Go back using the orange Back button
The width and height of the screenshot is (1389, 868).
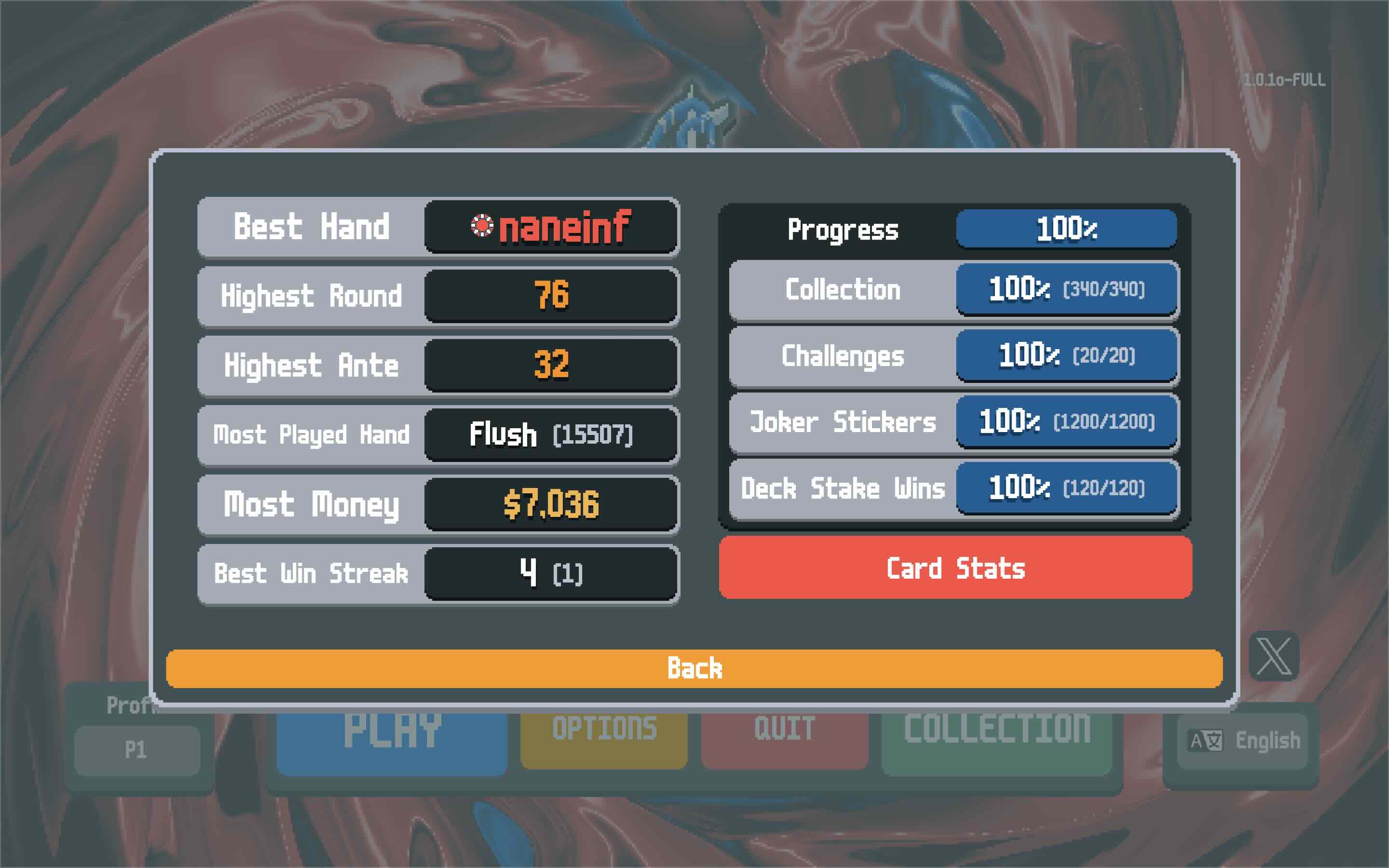pos(694,668)
